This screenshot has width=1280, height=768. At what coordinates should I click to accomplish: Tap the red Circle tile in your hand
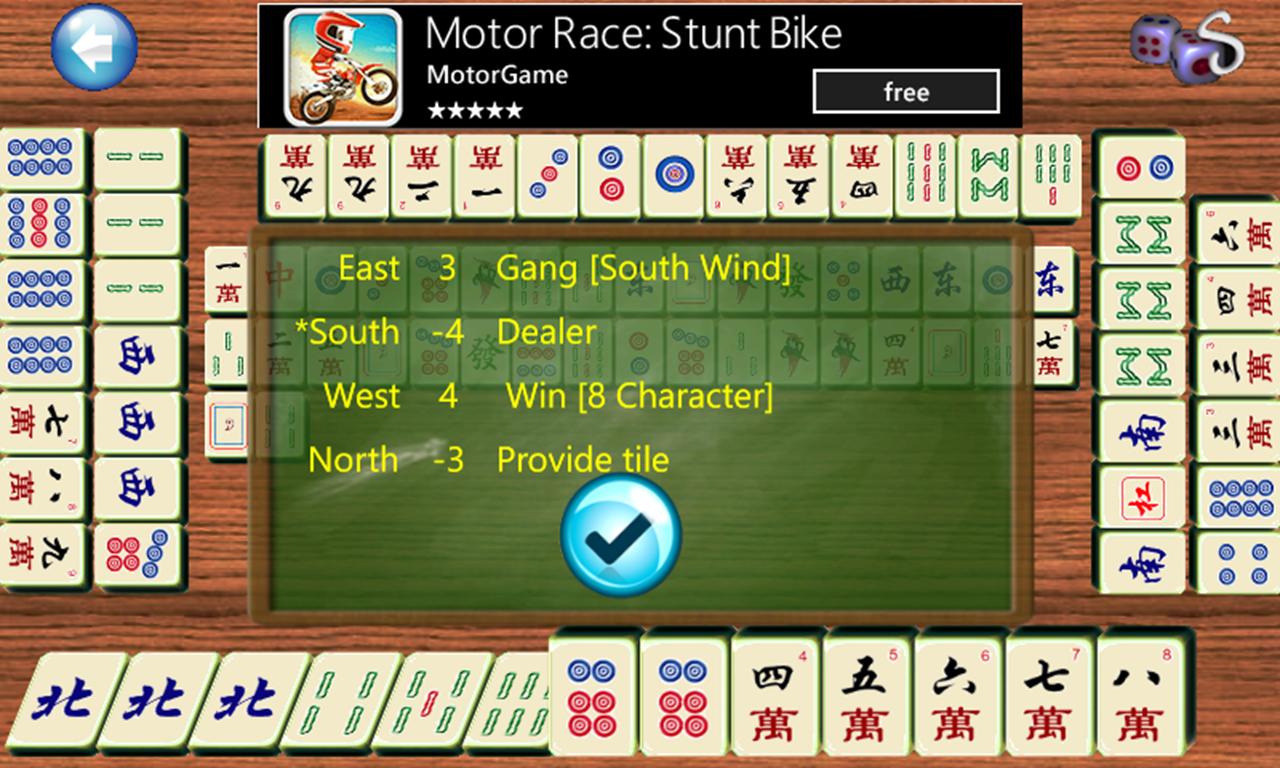tap(595, 697)
